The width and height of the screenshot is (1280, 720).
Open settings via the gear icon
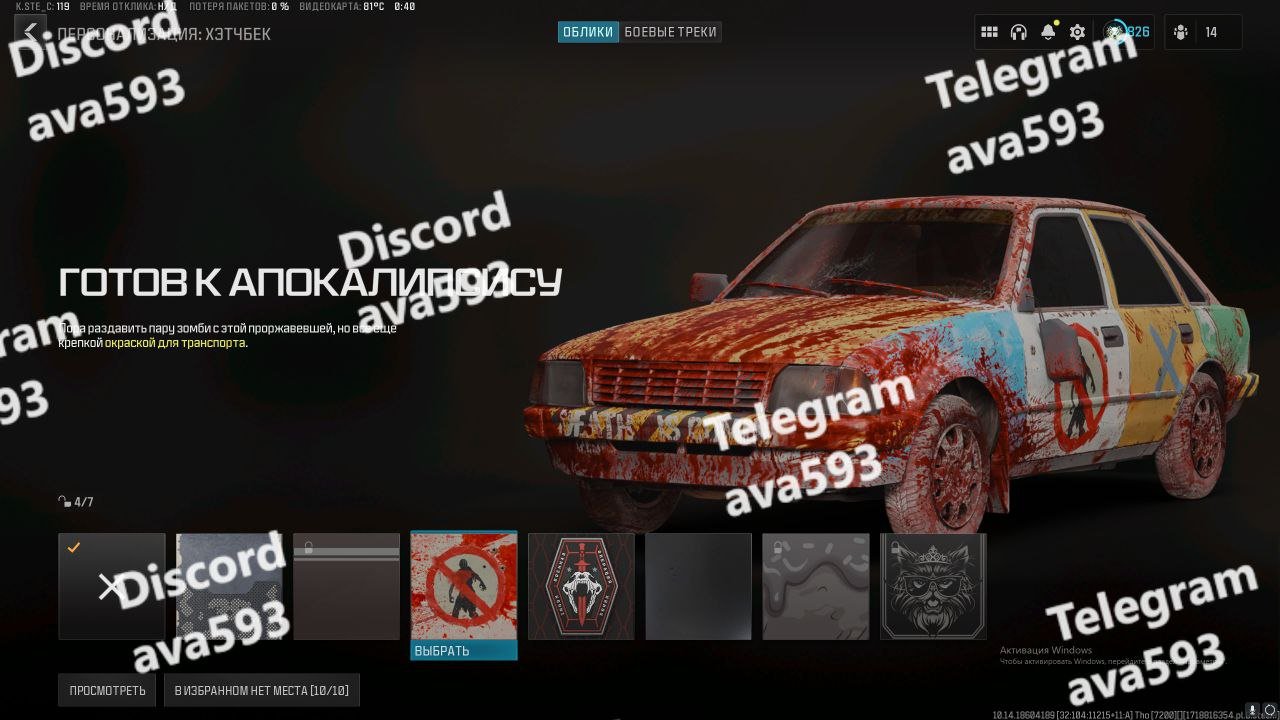pyautogui.click(x=1077, y=32)
